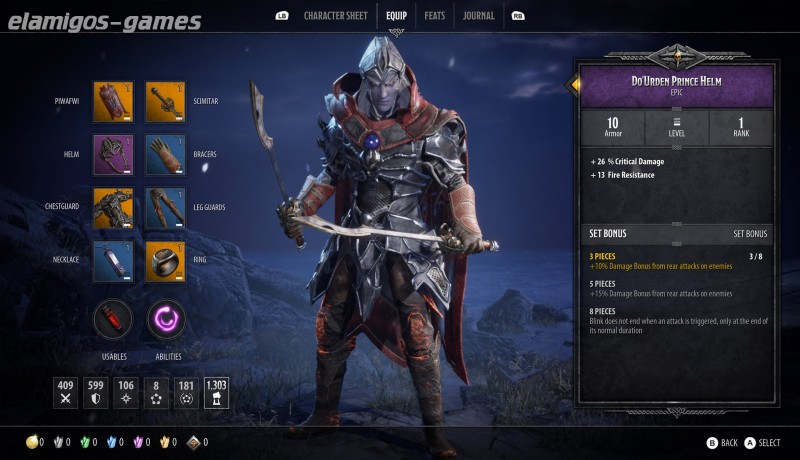Select the purple Helm slot
Viewport: 800px width, 460px height.
tap(113, 155)
